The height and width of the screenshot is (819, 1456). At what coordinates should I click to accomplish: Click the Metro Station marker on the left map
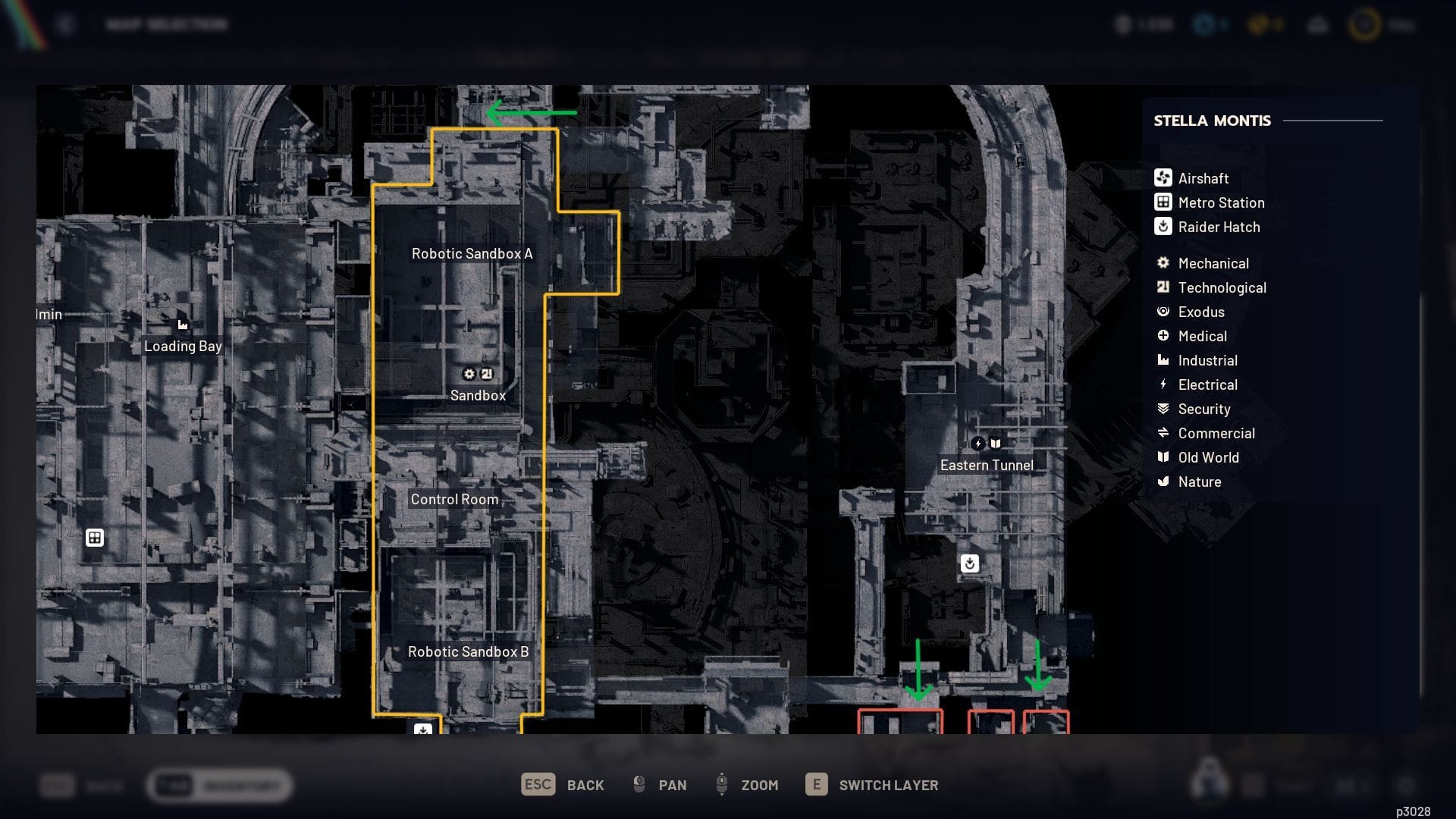click(95, 537)
